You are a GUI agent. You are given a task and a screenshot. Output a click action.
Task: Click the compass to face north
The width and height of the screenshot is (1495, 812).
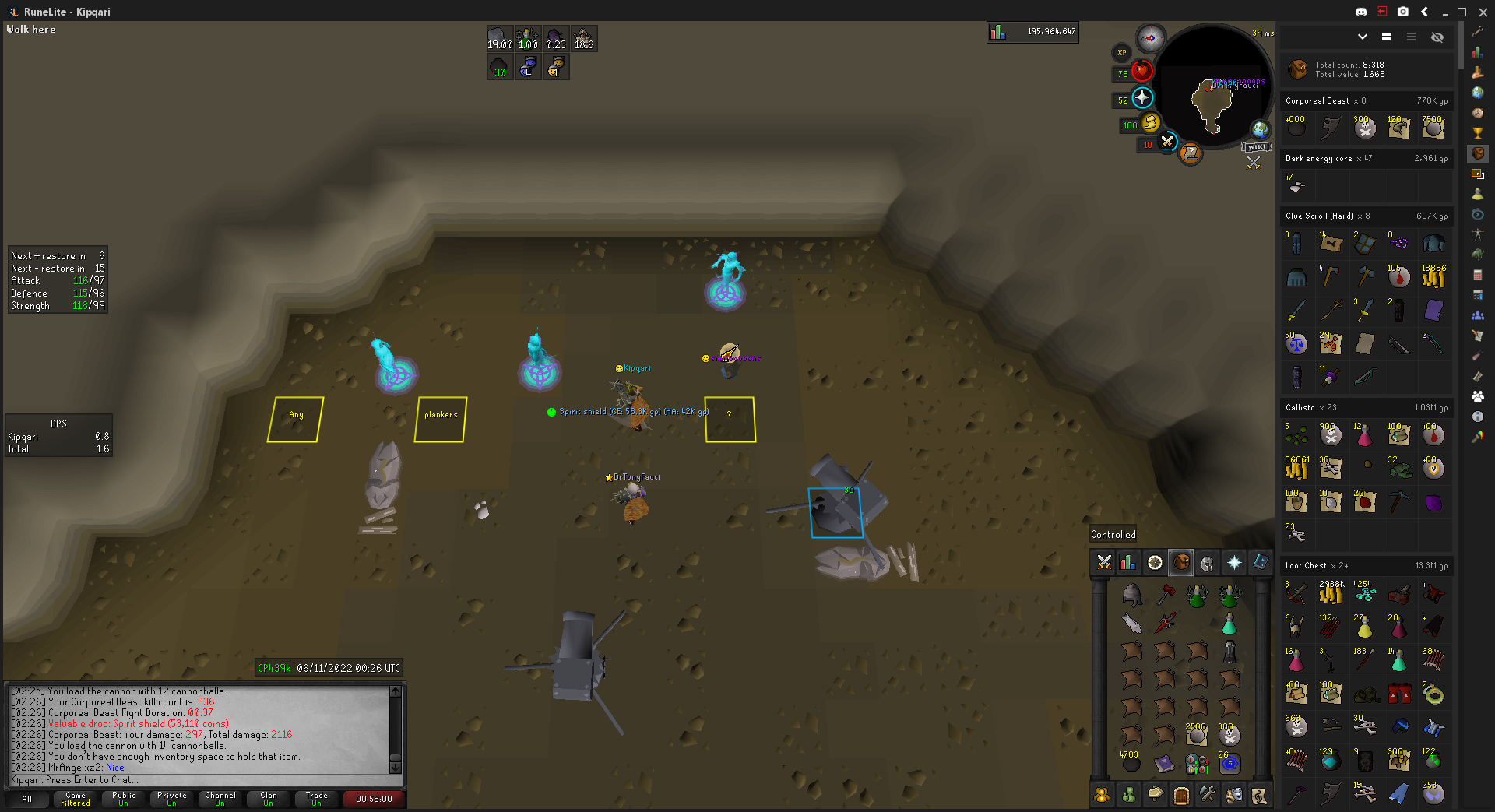pyautogui.click(x=1150, y=37)
